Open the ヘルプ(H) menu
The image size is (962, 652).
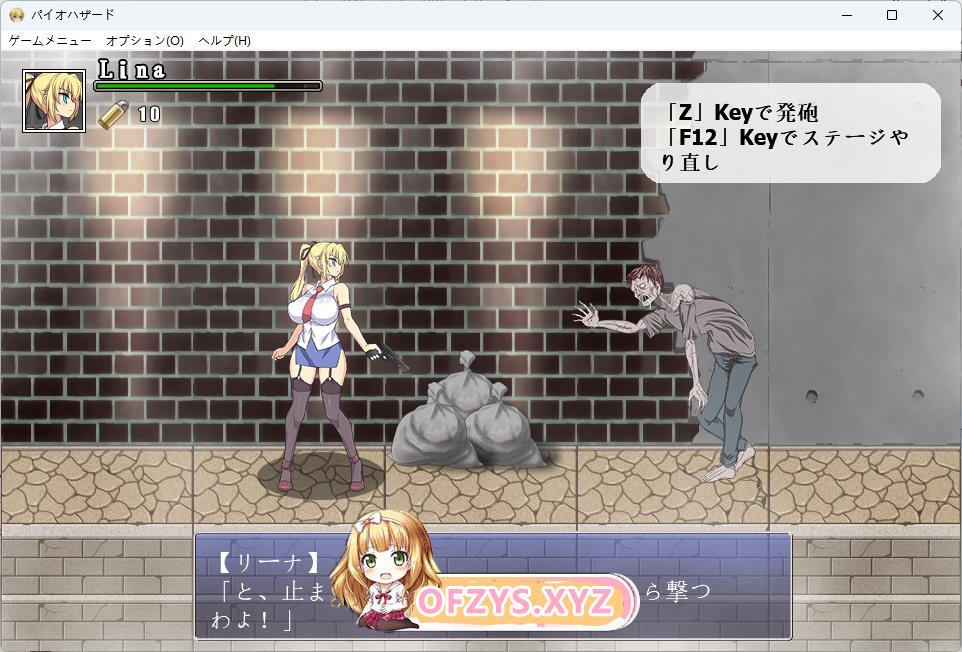pyautogui.click(x=224, y=41)
